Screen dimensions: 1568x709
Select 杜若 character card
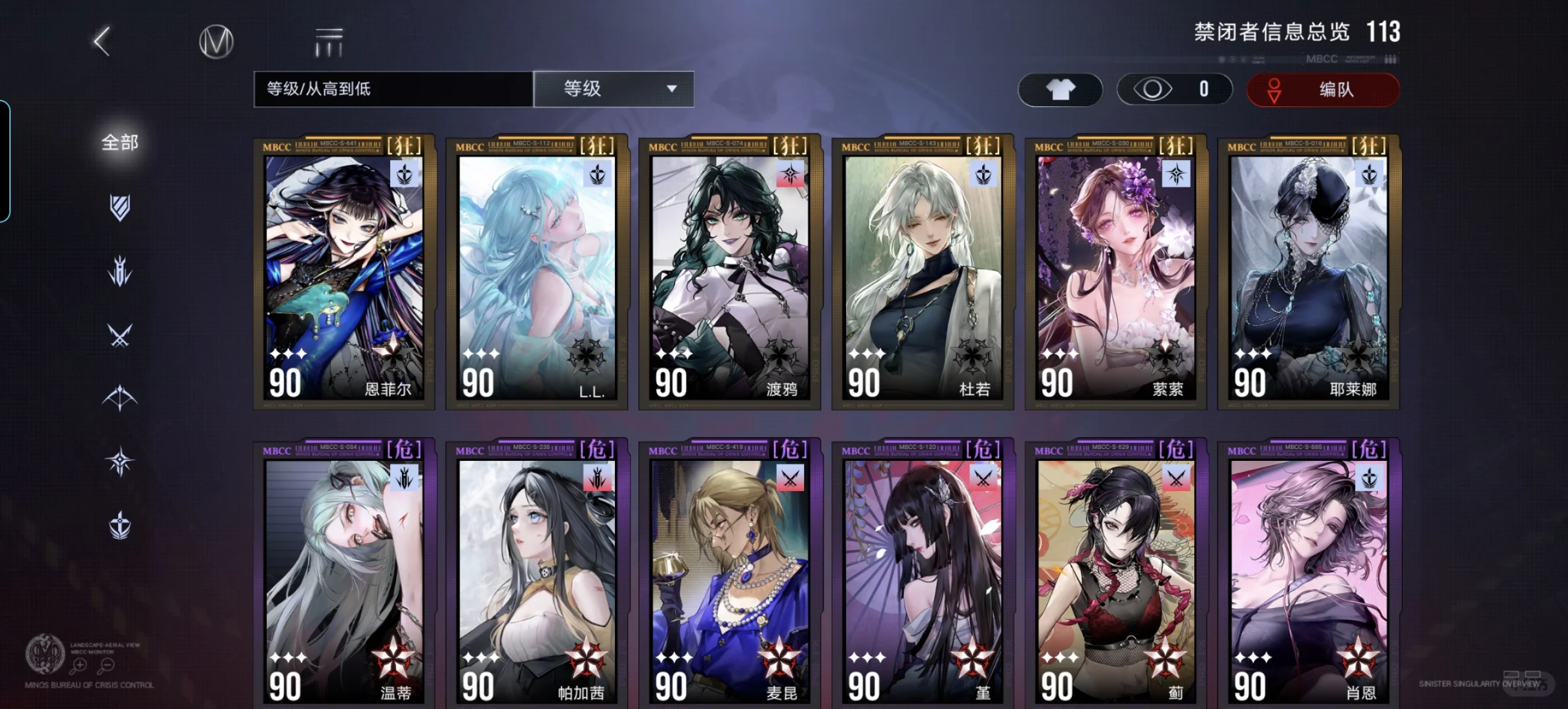click(x=923, y=272)
